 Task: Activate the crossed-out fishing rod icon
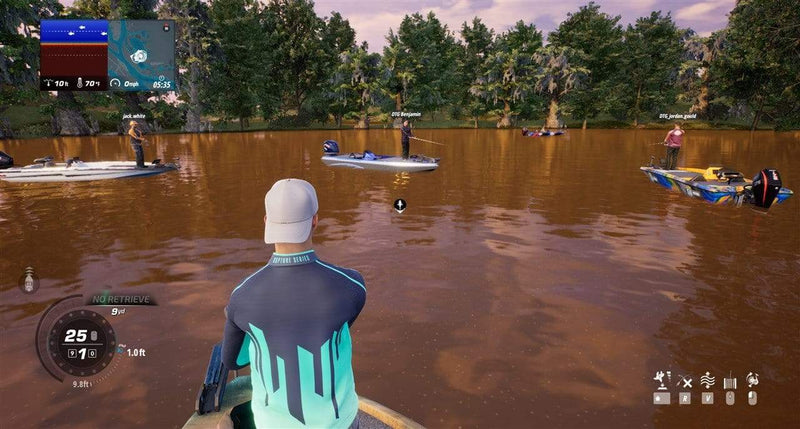click(685, 380)
